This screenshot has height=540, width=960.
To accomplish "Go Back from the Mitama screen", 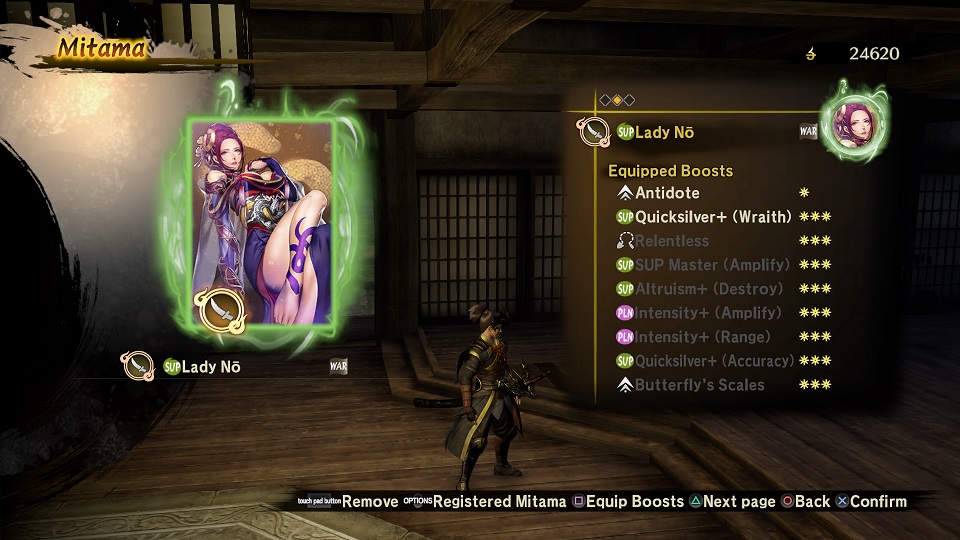I will tap(812, 501).
